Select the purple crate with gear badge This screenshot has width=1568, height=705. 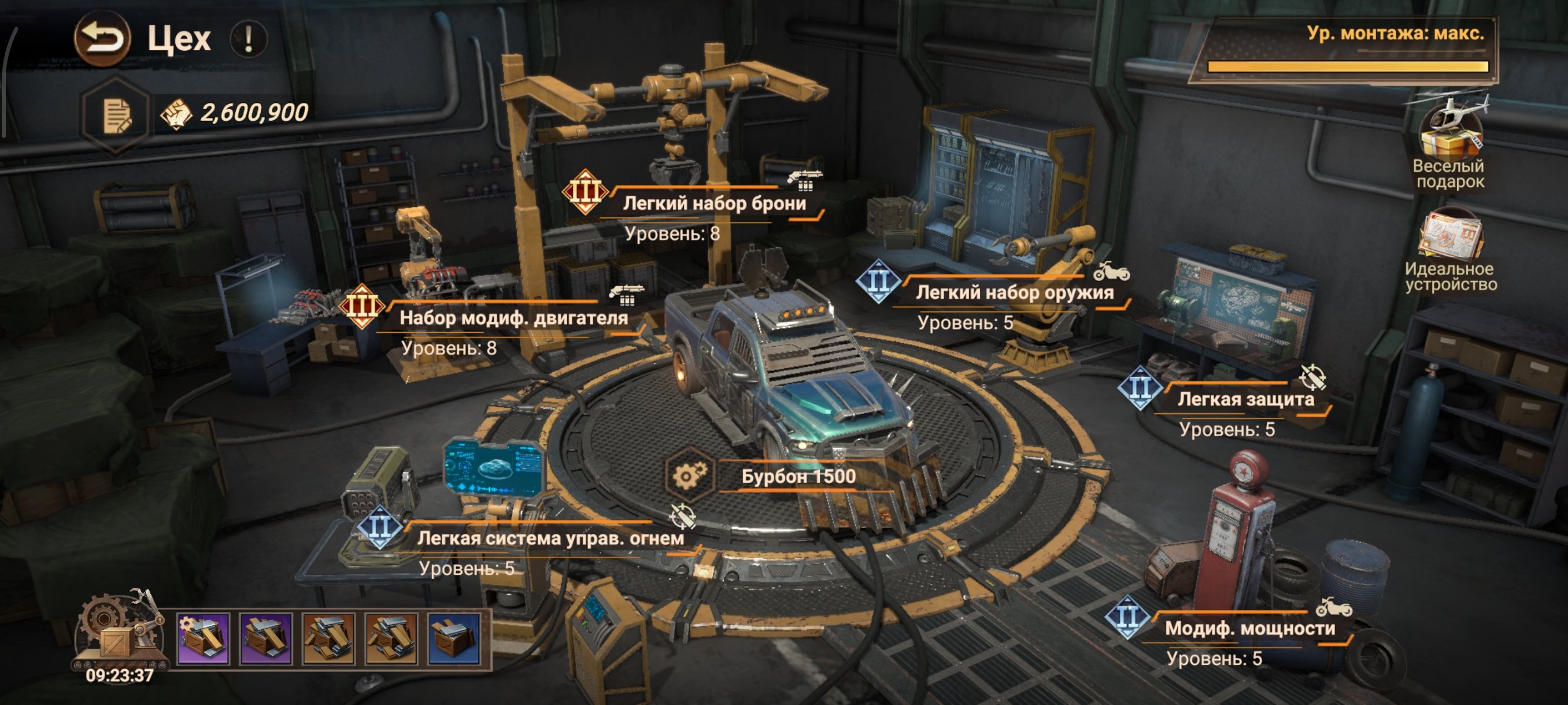pyautogui.click(x=204, y=638)
